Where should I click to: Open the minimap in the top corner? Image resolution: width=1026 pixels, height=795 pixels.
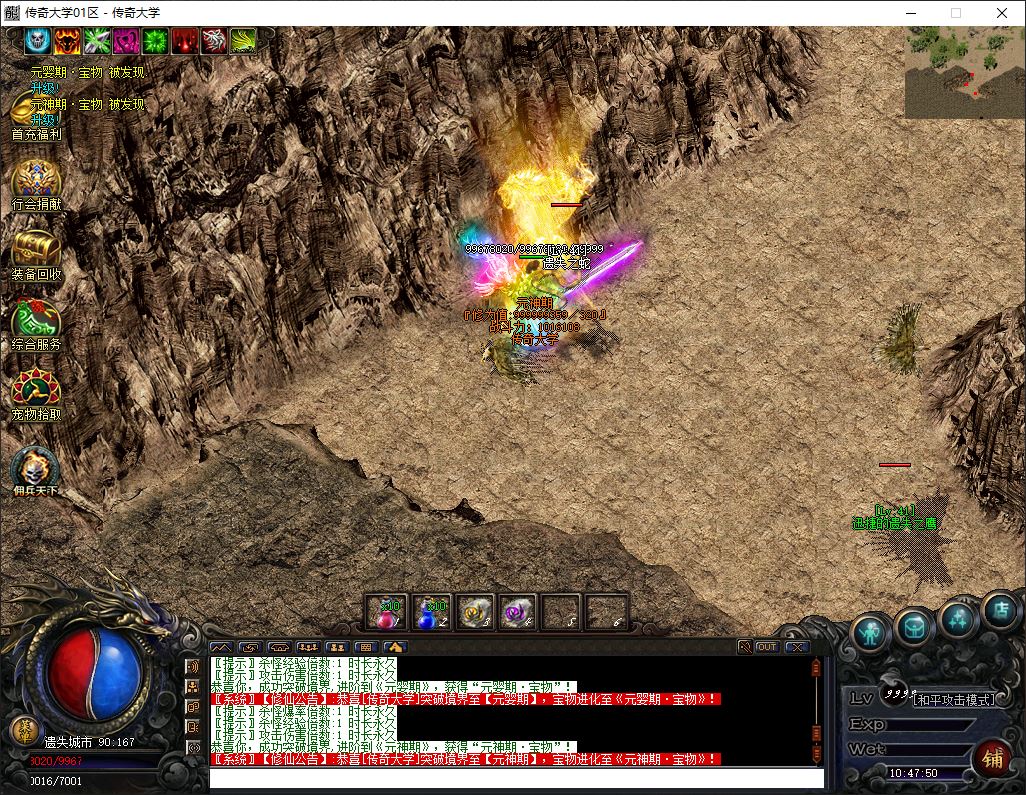(x=964, y=72)
